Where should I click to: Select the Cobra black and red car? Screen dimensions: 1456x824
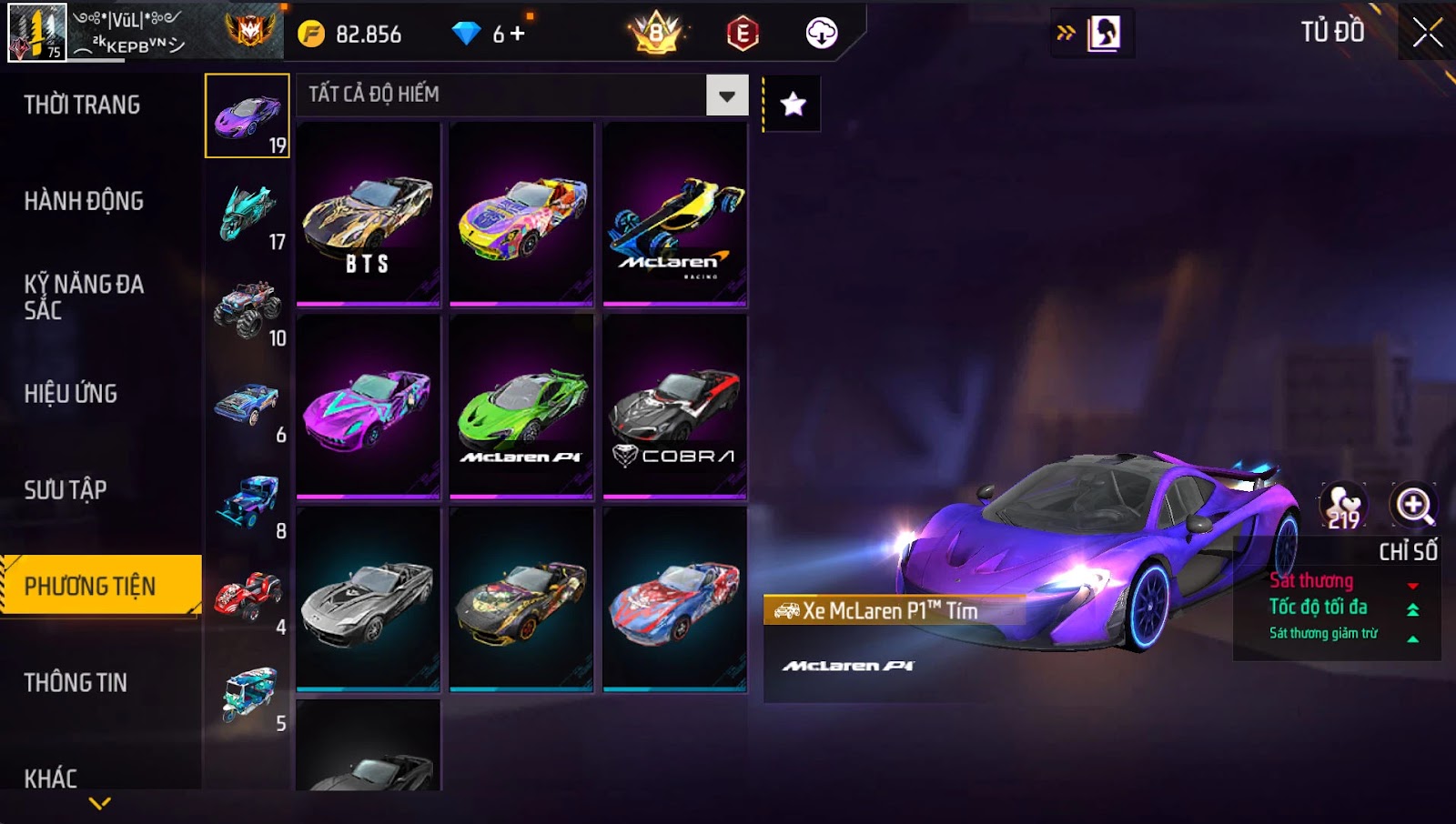click(675, 407)
